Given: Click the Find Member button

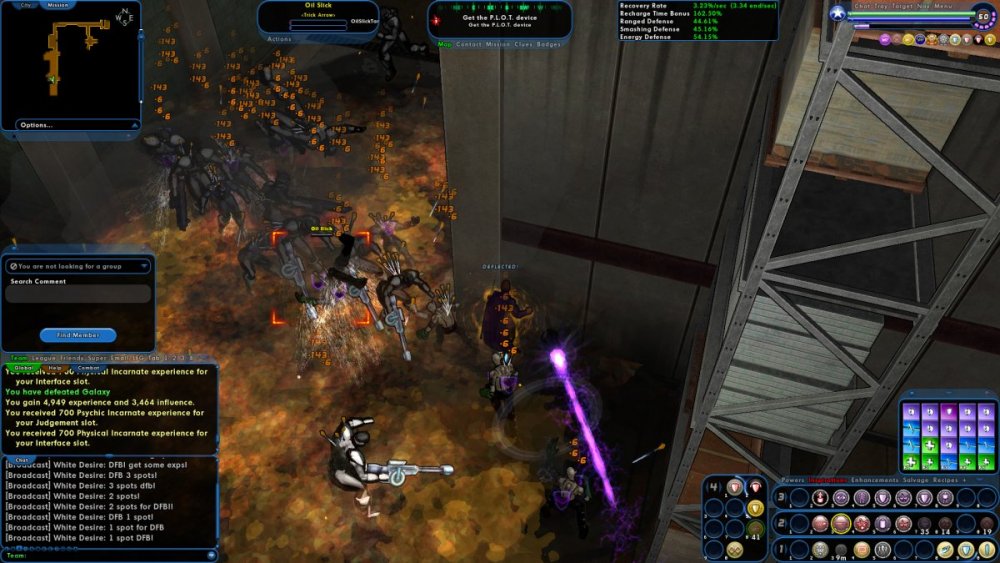Looking at the screenshot, I should pyautogui.click(x=78, y=335).
